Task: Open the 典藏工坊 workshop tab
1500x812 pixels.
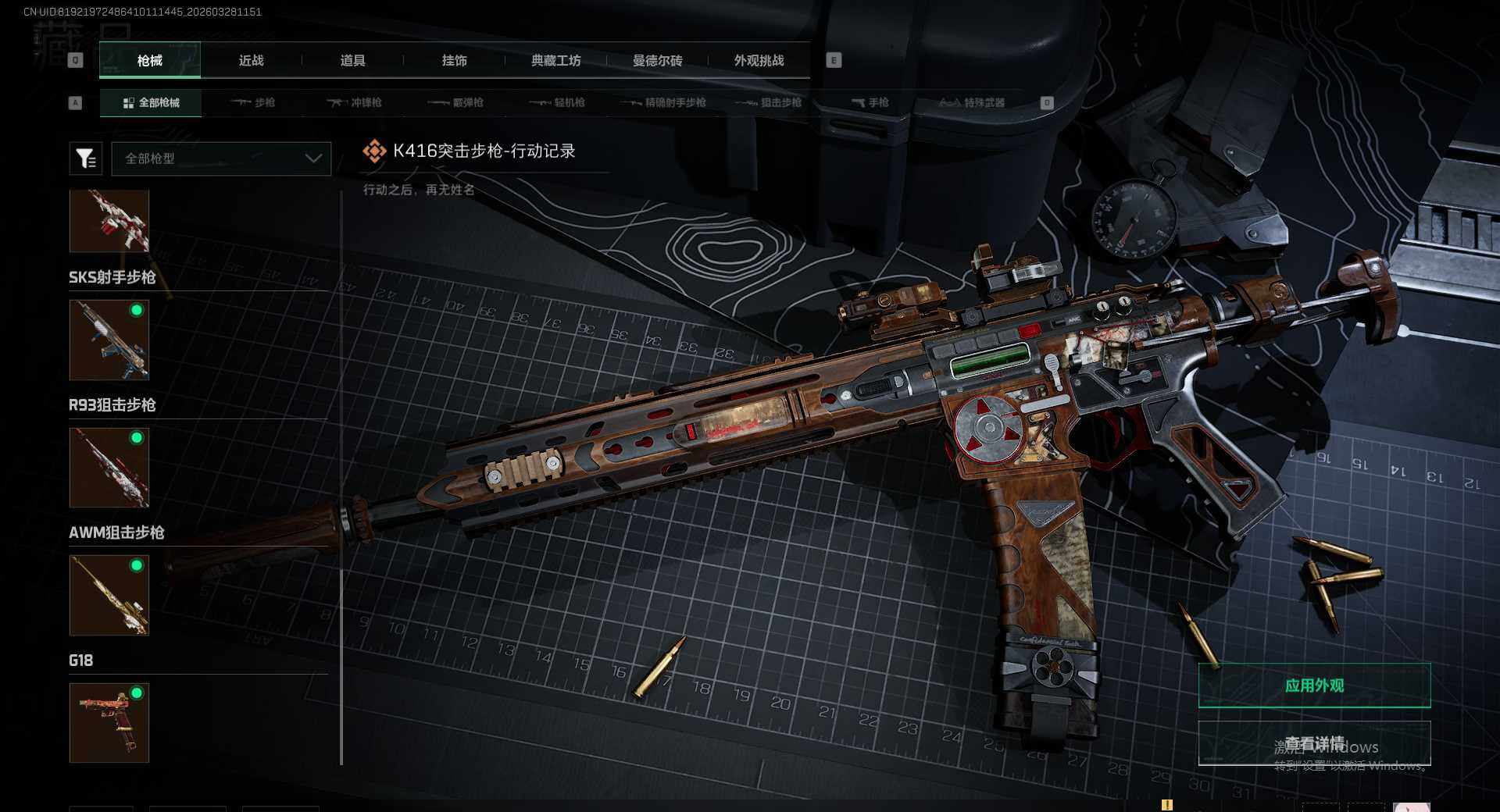Action: click(x=555, y=61)
